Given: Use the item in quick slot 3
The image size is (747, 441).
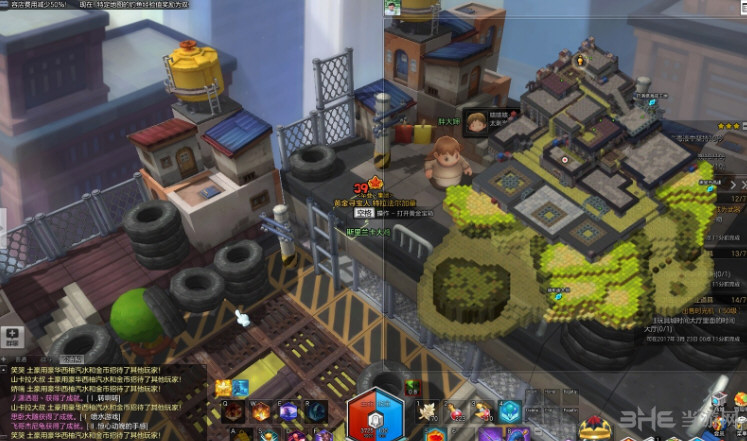Looking at the screenshot, I should (482, 410).
